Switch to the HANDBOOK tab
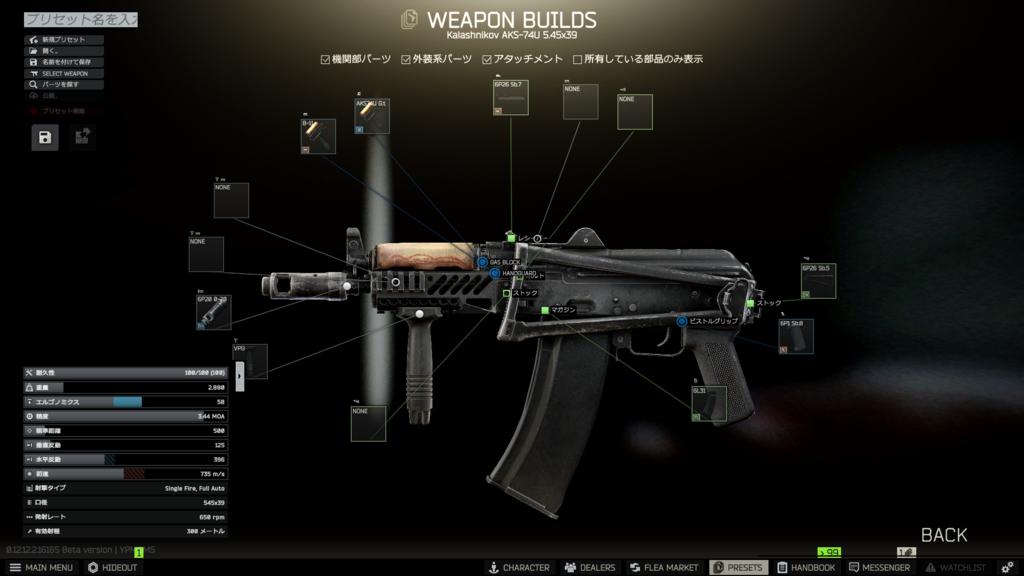 (x=806, y=567)
